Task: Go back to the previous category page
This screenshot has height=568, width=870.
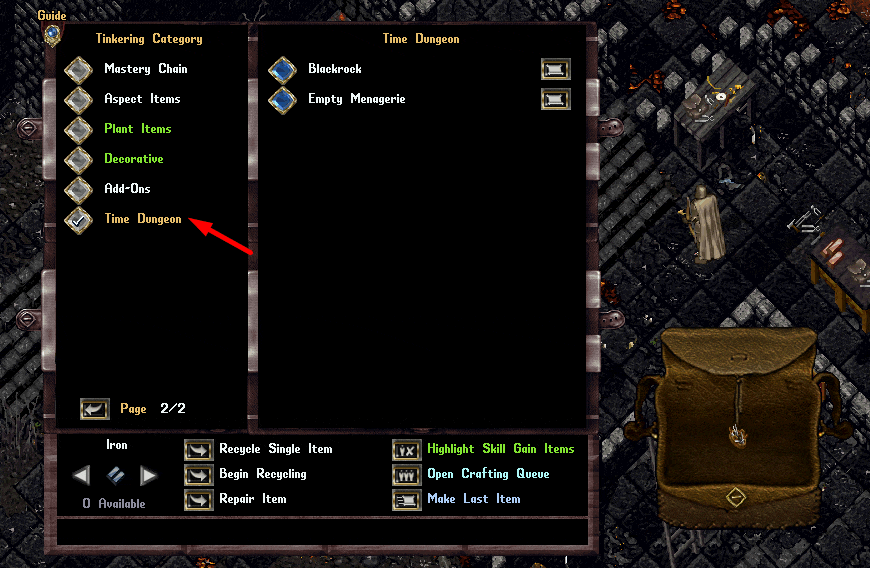Action: (x=95, y=409)
